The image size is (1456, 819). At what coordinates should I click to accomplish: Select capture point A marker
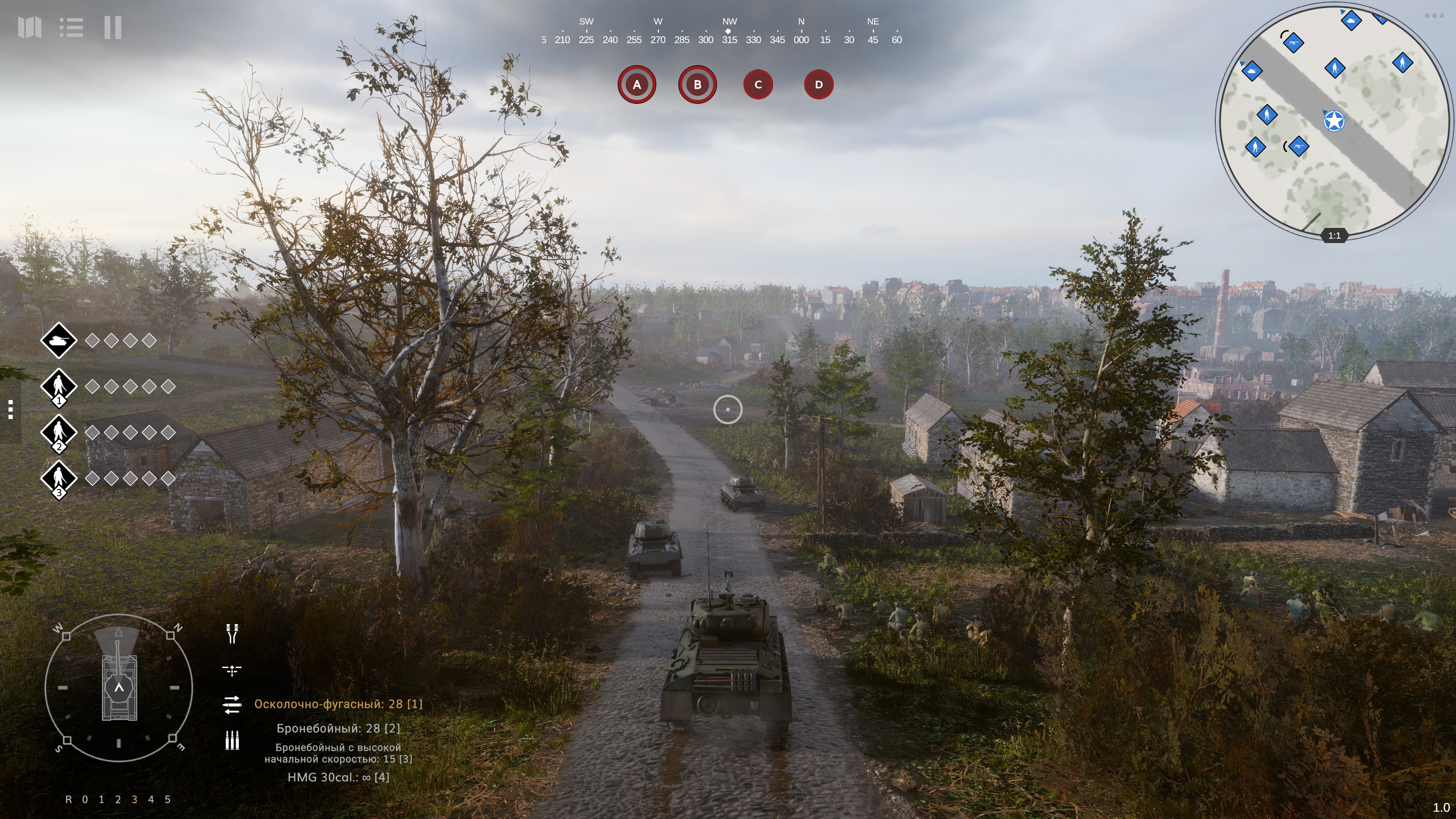coord(637,85)
